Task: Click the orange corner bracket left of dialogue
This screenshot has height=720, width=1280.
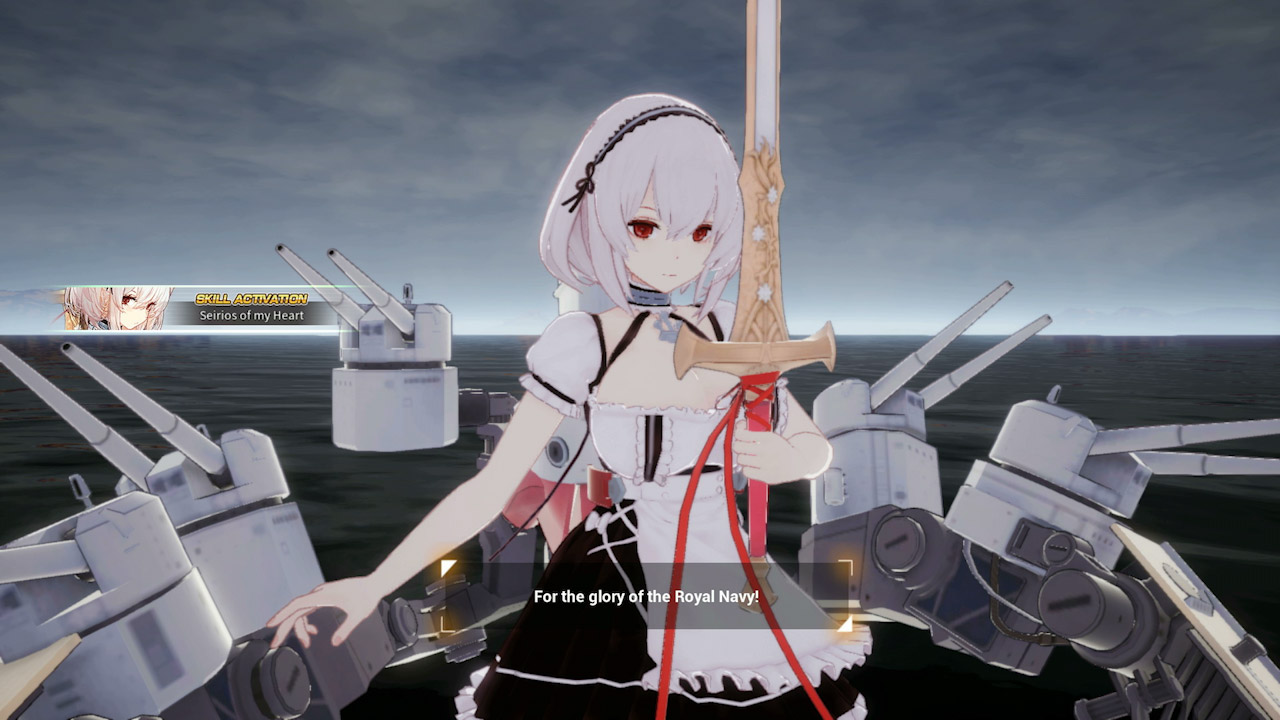Action: pos(447,565)
